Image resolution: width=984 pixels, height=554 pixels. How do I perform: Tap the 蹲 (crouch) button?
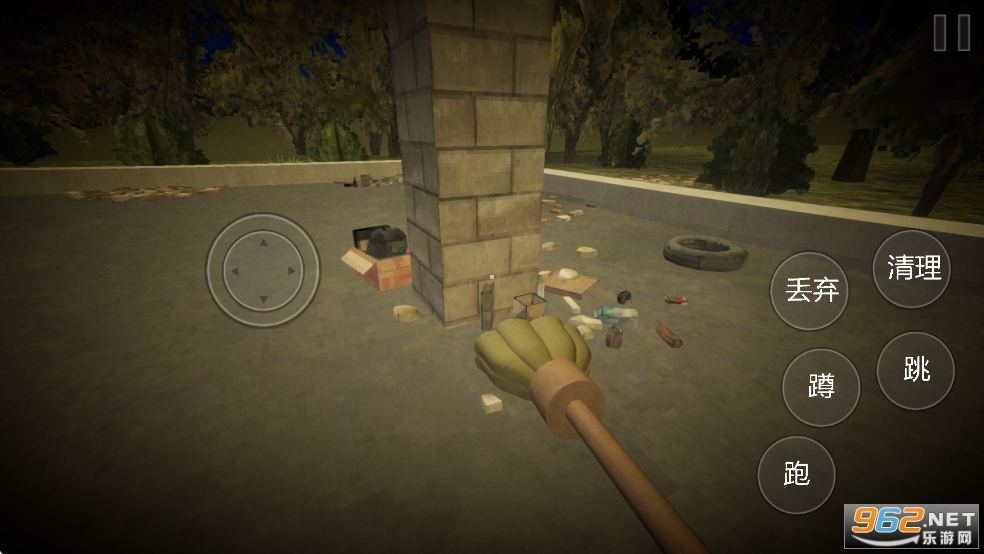[821, 387]
